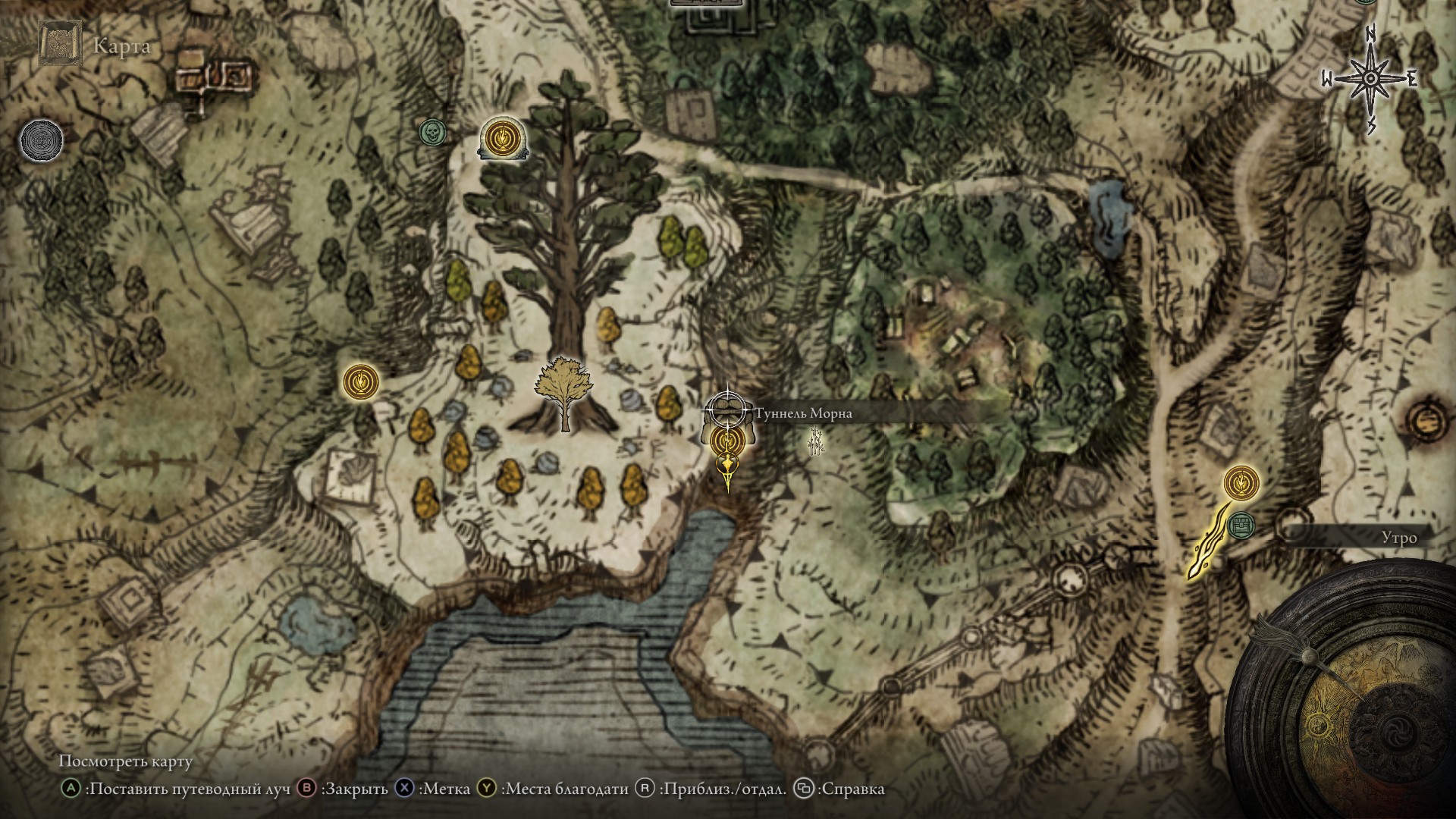Click the teal marker beside the golden ray
1456x819 pixels.
(1241, 524)
